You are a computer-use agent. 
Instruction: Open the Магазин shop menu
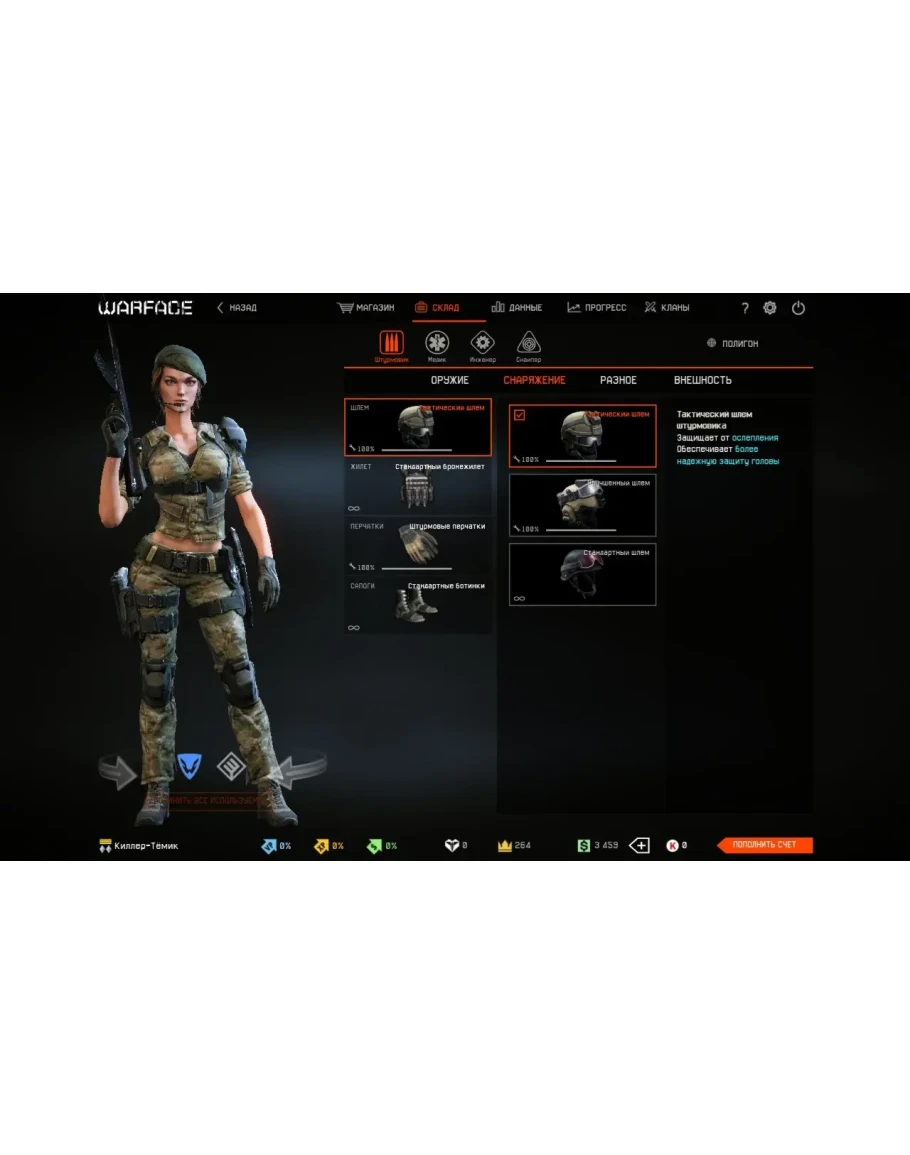(x=366, y=308)
